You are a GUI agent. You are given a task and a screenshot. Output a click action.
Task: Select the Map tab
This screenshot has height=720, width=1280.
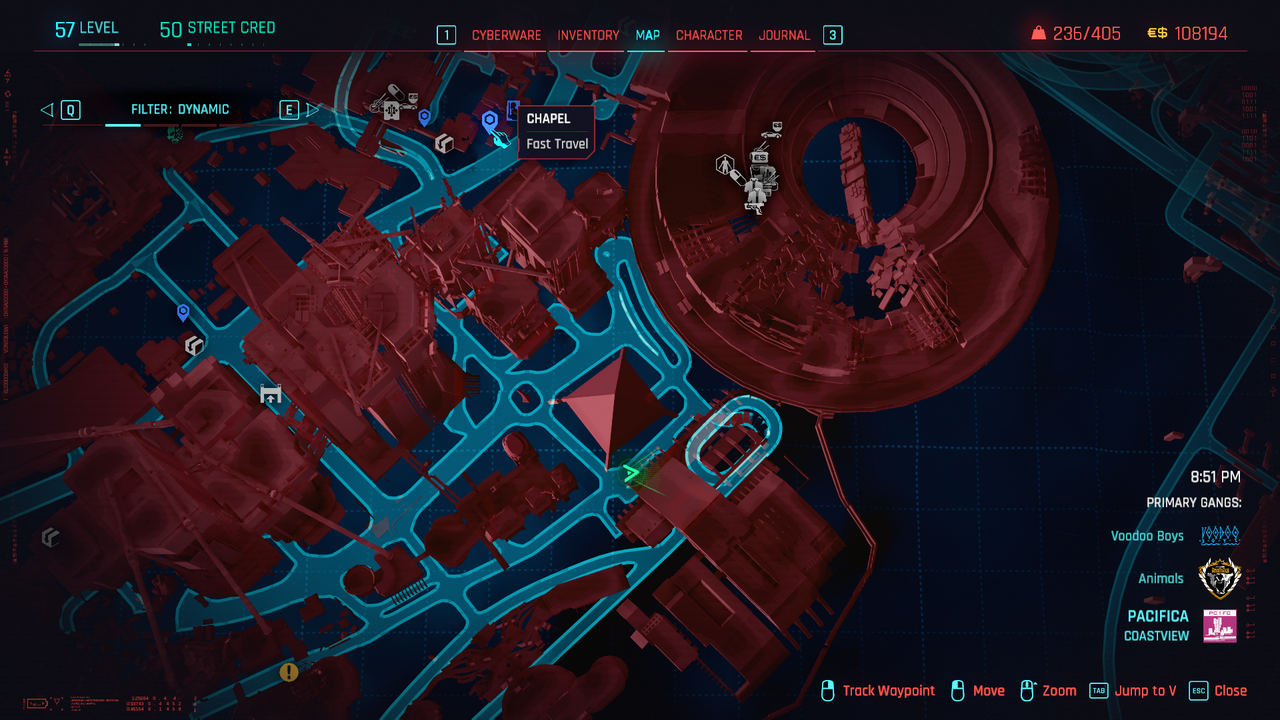[x=648, y=35]
